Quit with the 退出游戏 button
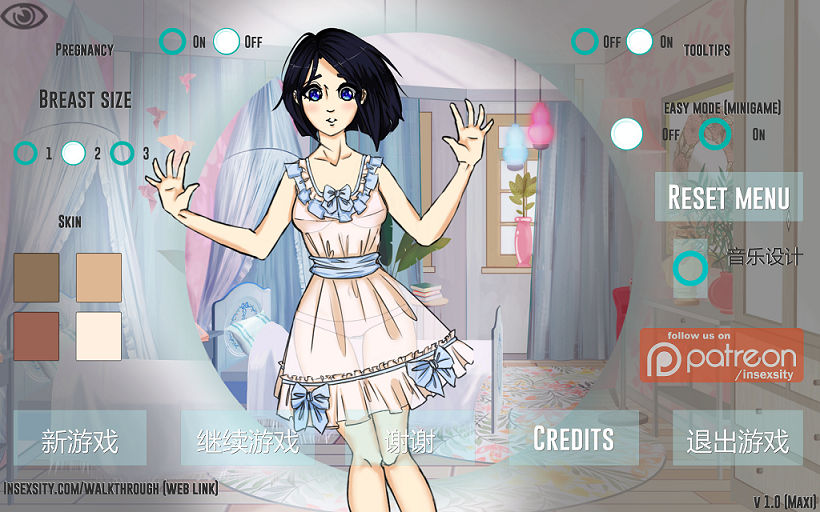The image size is (820, 512). [737, 441]
